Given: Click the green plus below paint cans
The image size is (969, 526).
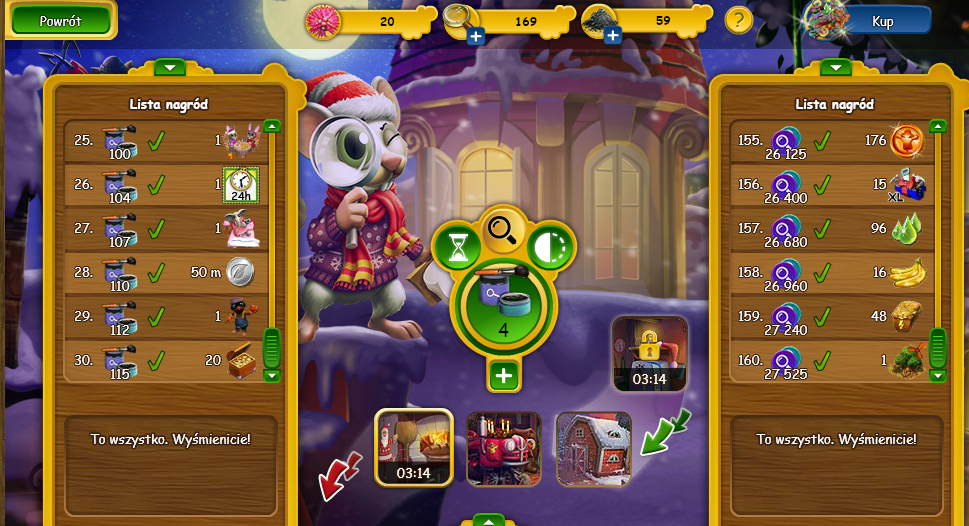Looking at the screenshot, I should click(504, 376).
